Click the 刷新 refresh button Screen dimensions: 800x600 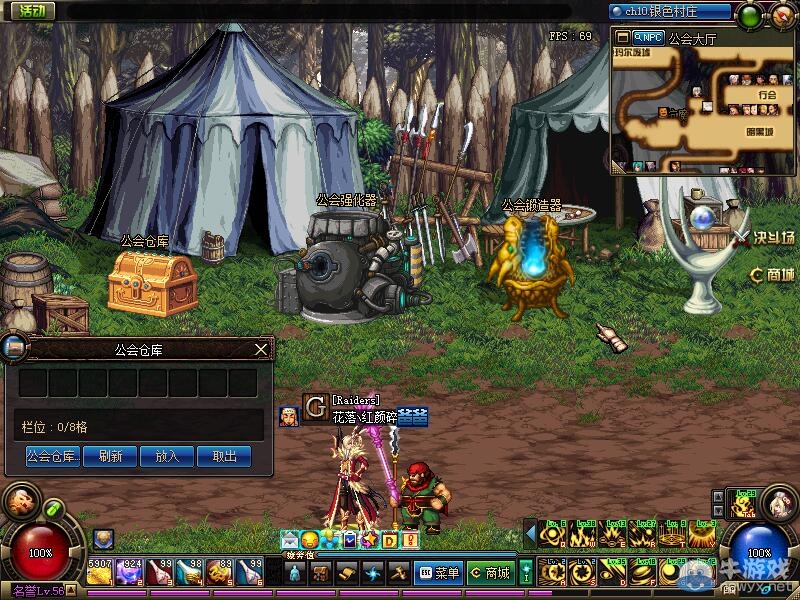click(x=110, y=456)
